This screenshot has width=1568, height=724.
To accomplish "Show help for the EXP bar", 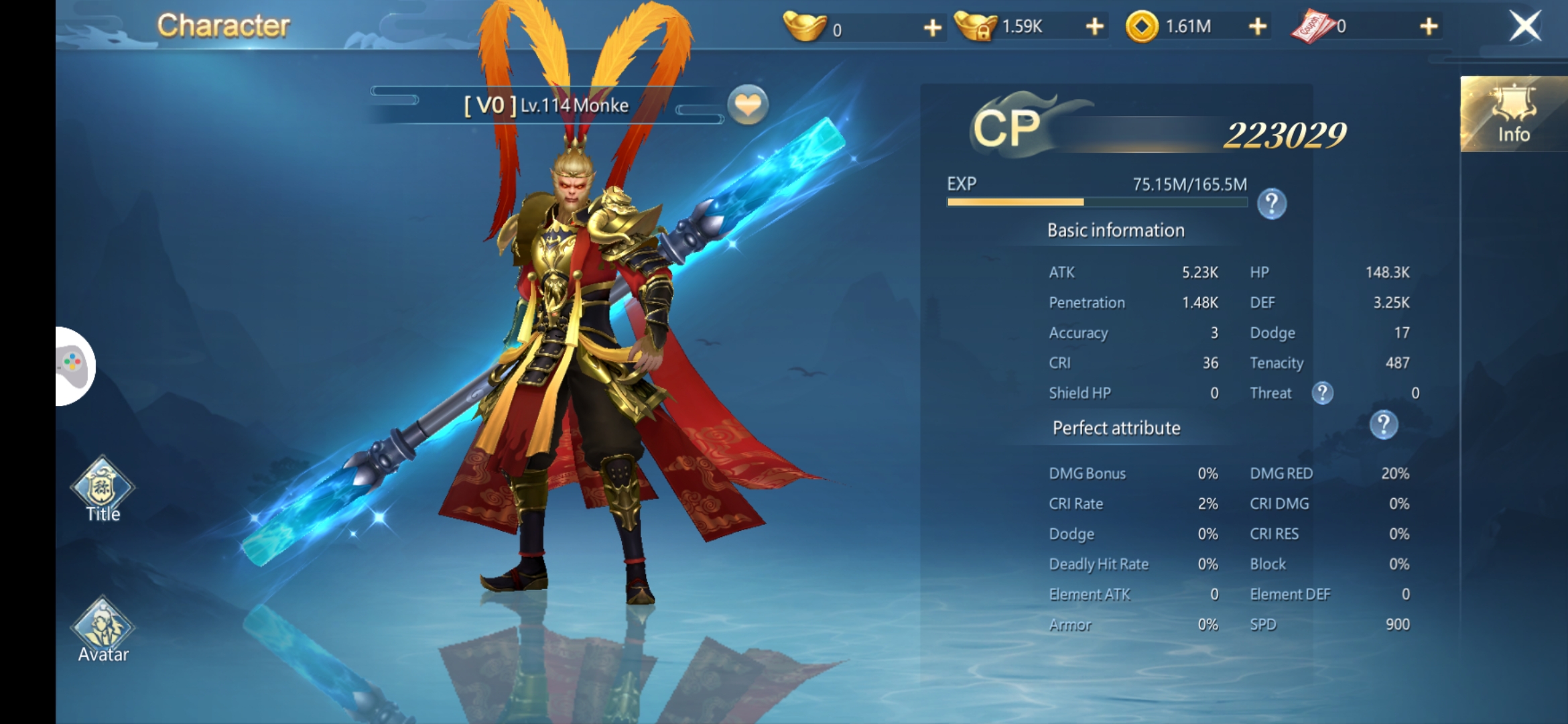I will 1271,204.
